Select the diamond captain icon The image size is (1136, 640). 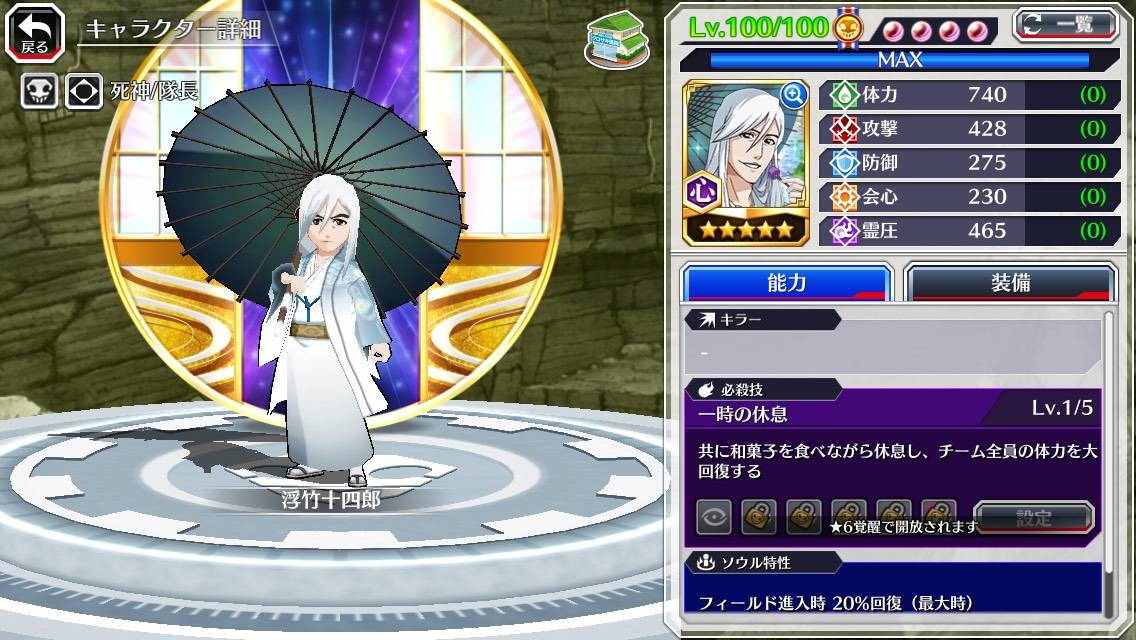click(x=84, y=92)
